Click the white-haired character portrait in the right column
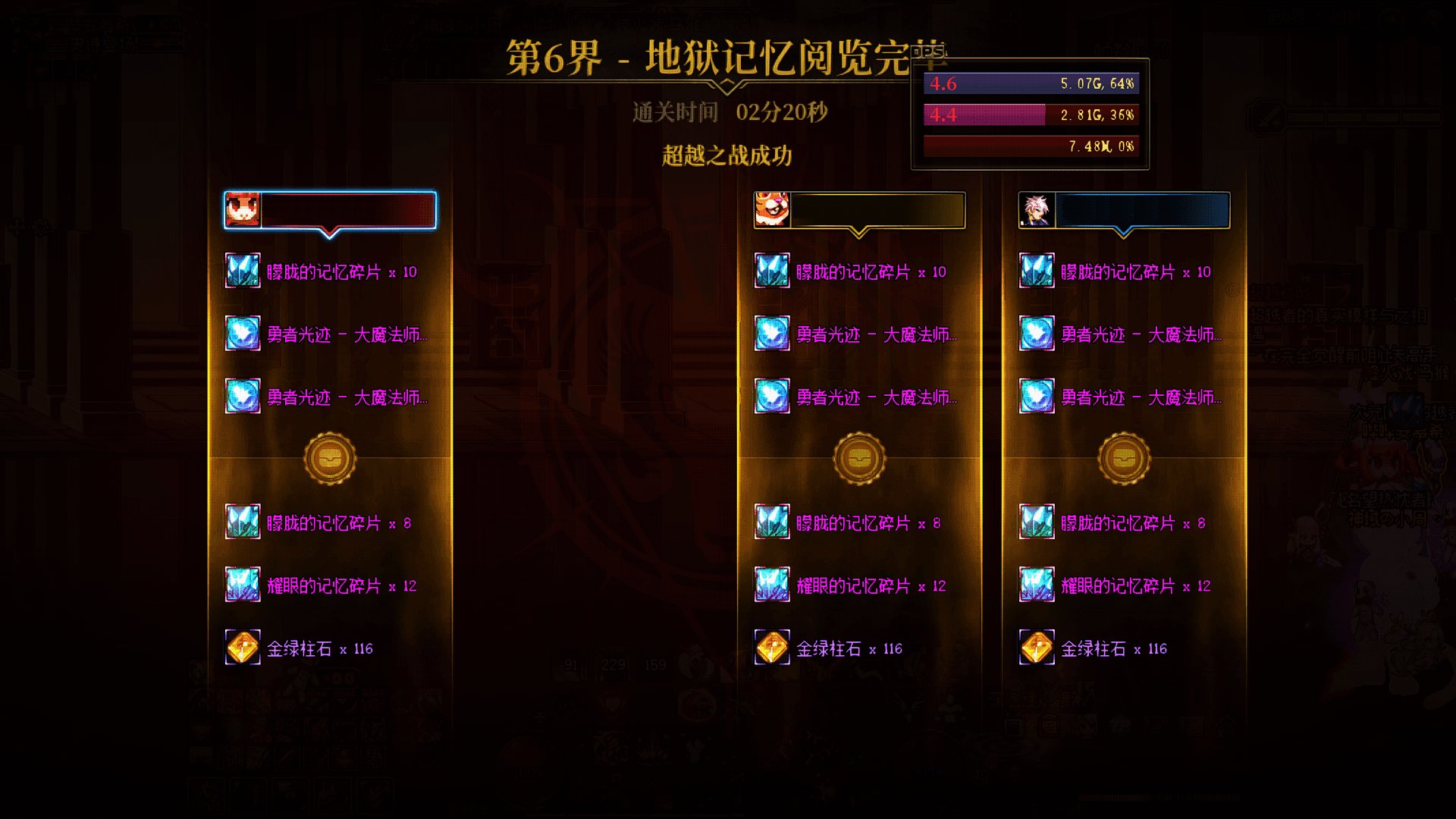Image resolution: width=1456 pixels, height=819 pixels. 1037,209
